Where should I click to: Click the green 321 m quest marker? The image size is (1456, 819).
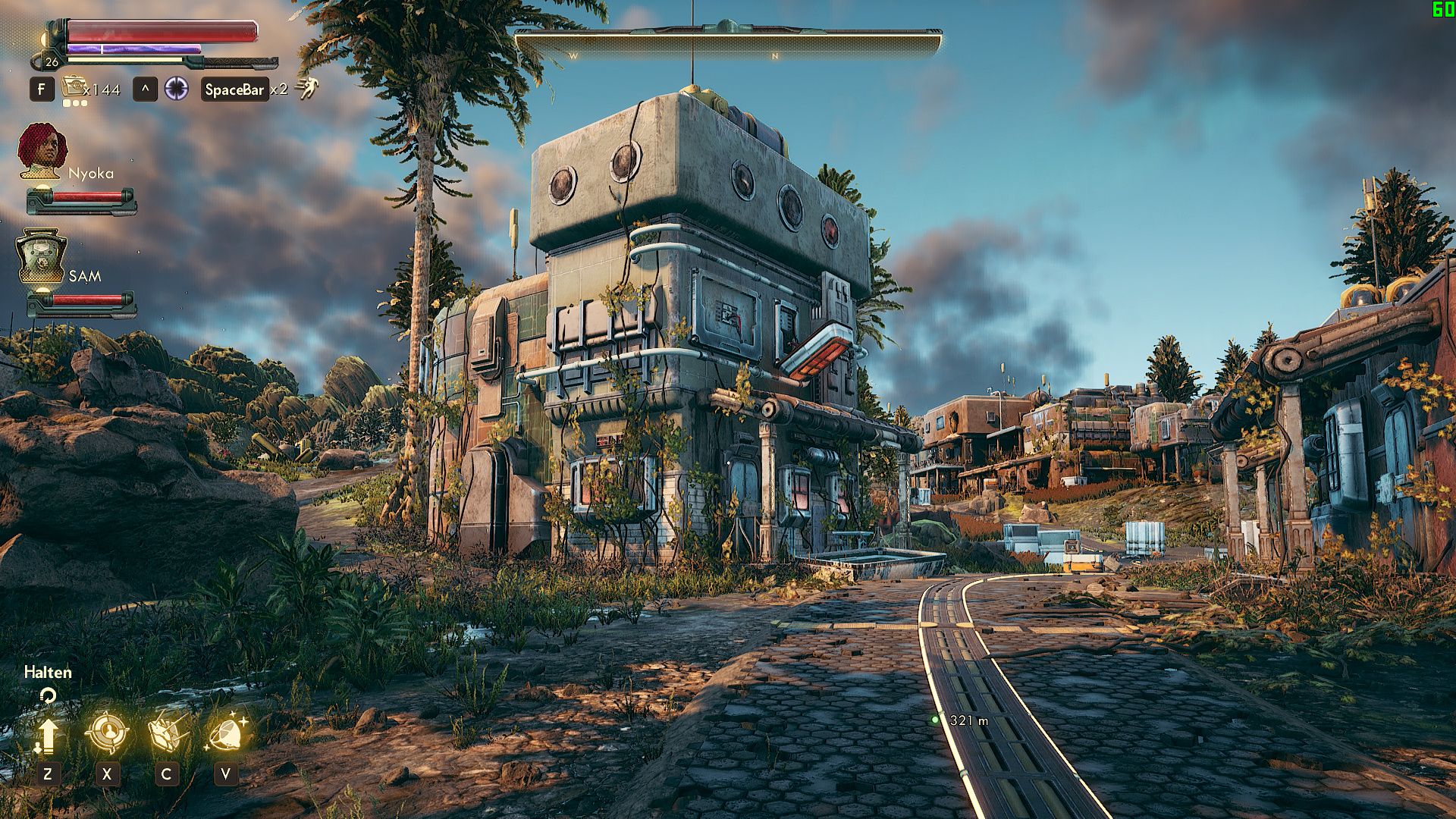[x=935, y=720]
